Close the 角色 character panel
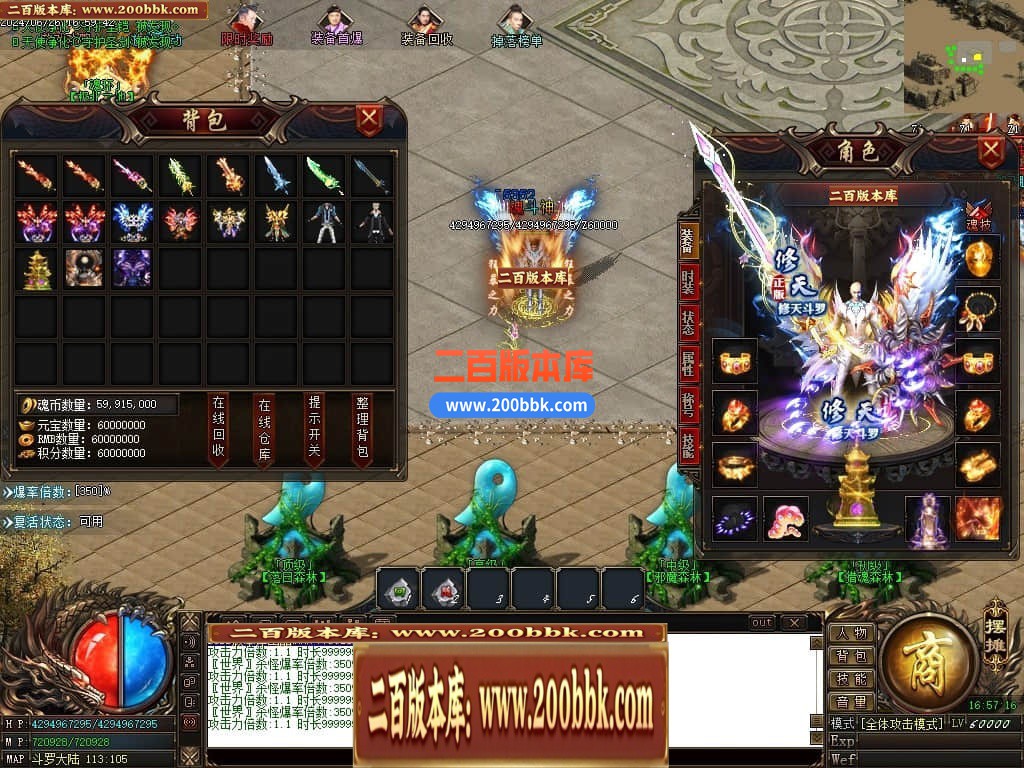Screen dimensions: 1024x768 [991, 152]
